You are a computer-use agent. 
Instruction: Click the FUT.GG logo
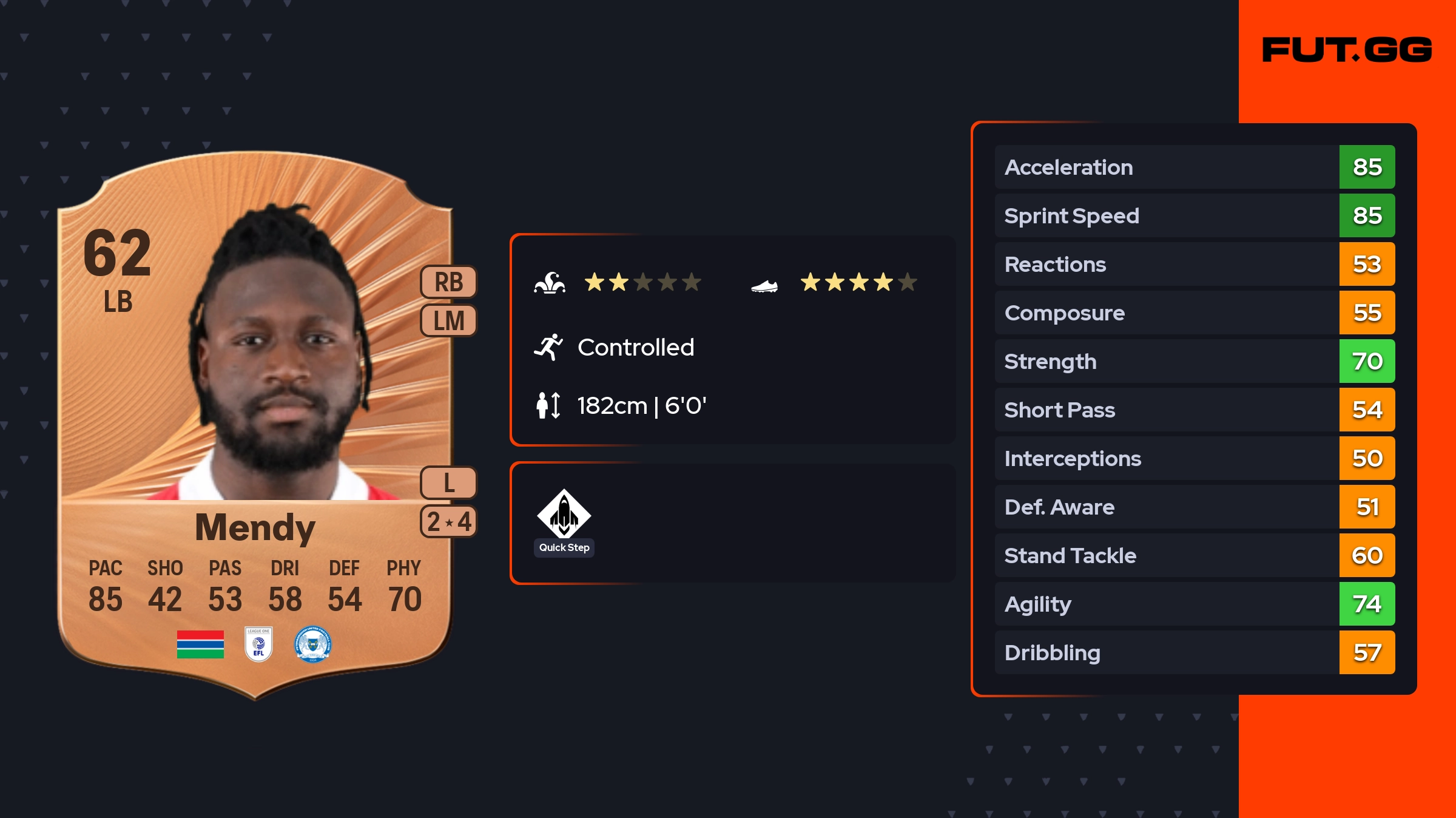tap(1347, 50)
